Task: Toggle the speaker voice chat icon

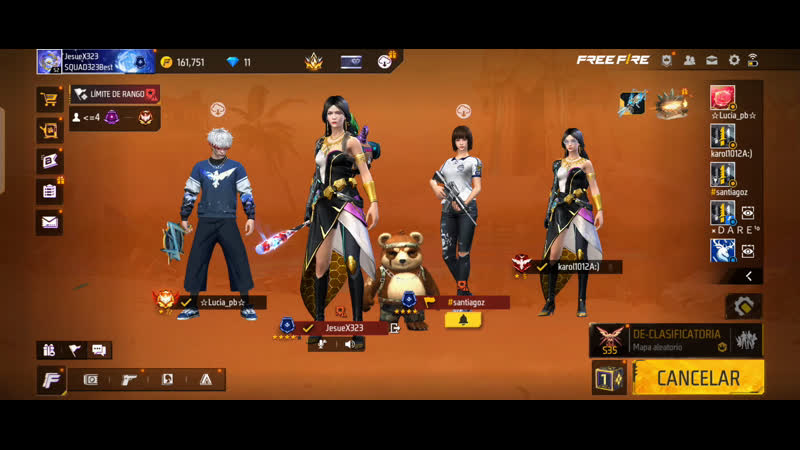Action: 350,344
